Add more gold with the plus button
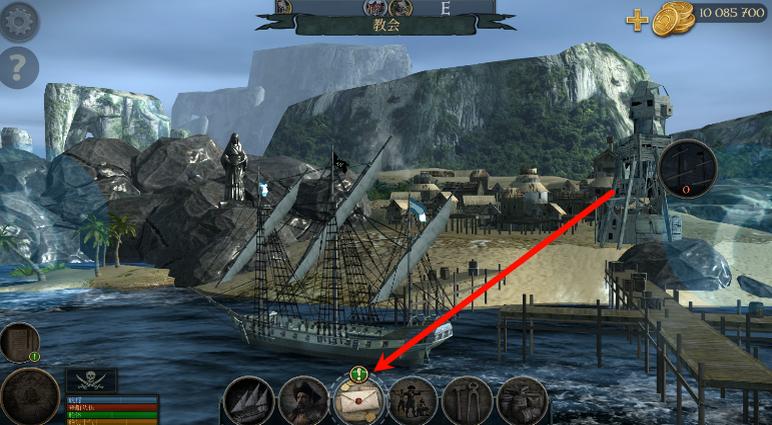Screen dimensions: 772x425 click(637, 19)
